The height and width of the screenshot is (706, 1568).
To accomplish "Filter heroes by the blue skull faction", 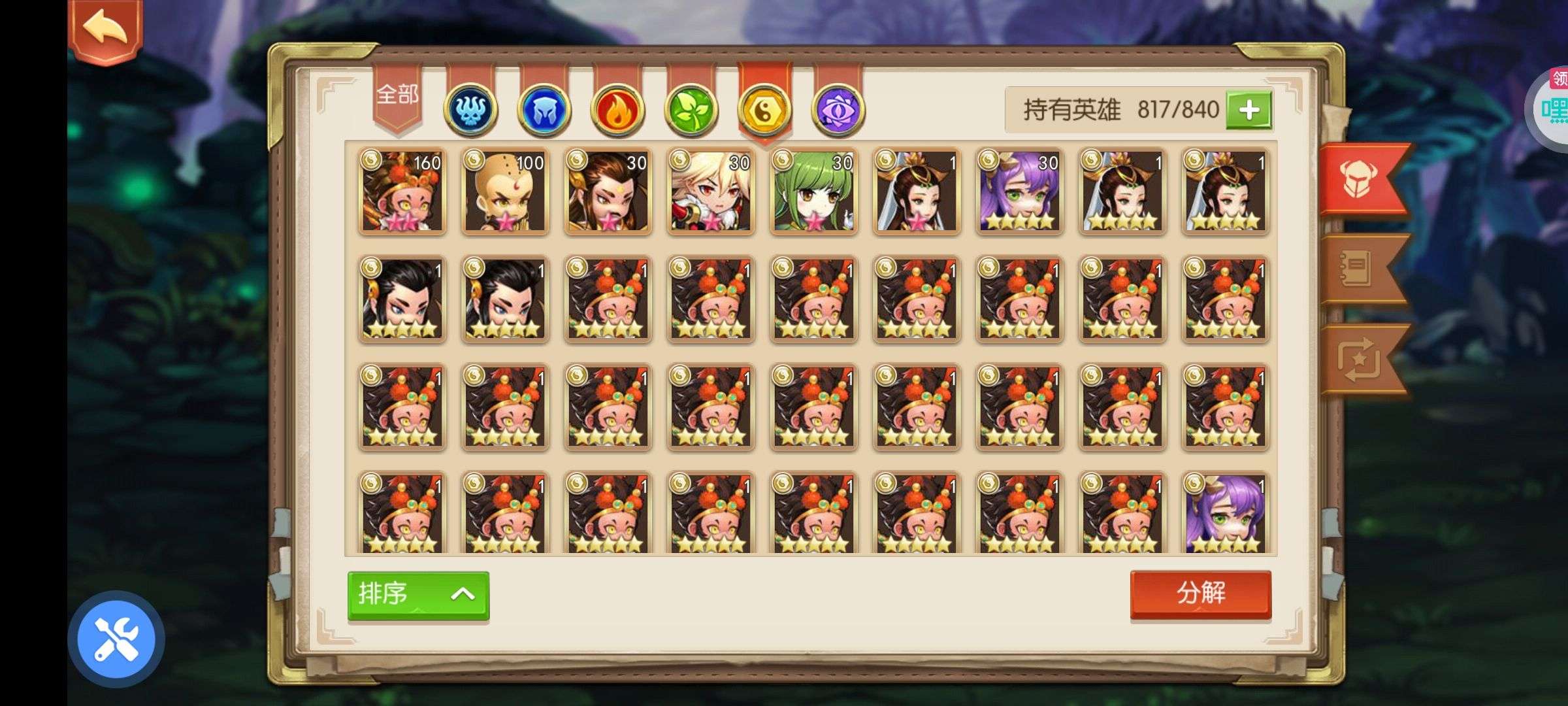I will coord(470,110).
